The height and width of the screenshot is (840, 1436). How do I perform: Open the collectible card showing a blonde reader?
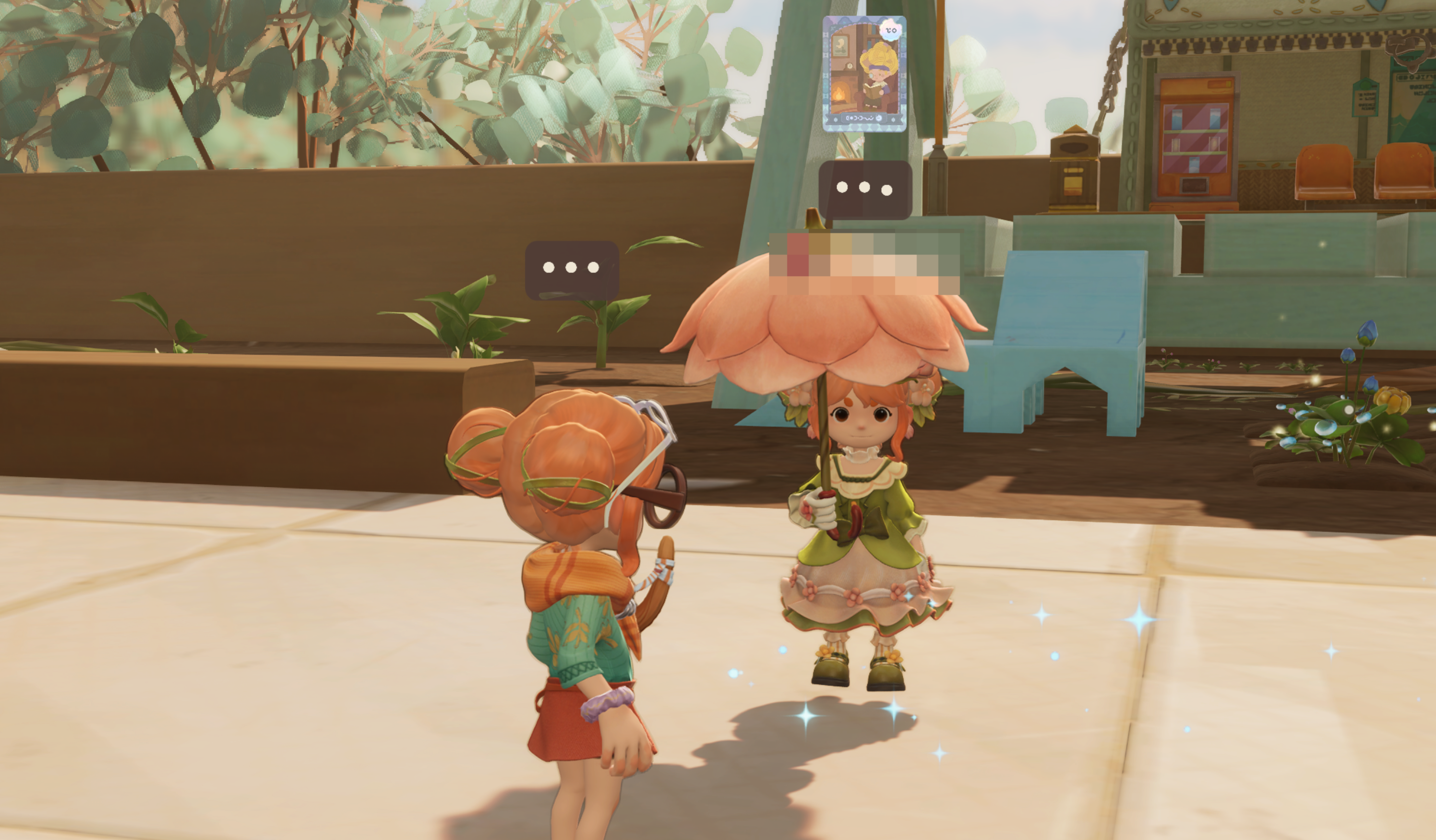point(864,74)
